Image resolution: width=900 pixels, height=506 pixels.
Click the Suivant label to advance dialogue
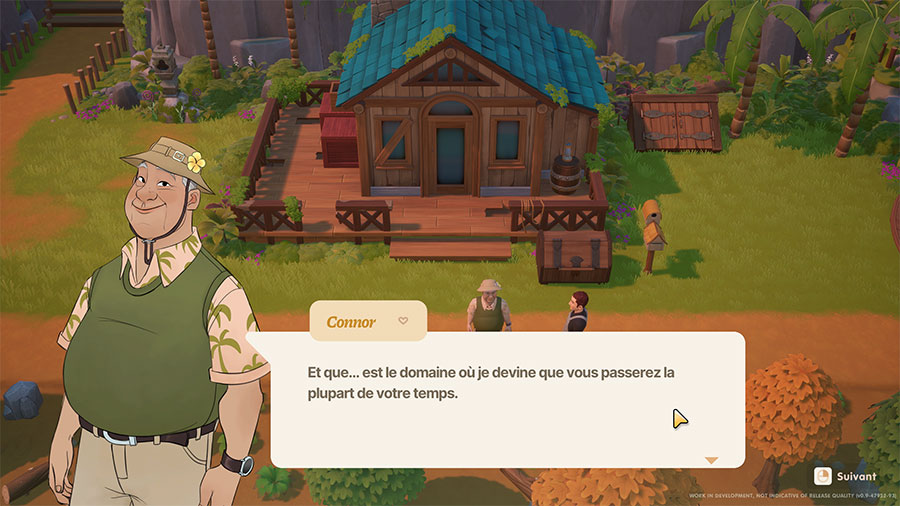pos(857,476)
